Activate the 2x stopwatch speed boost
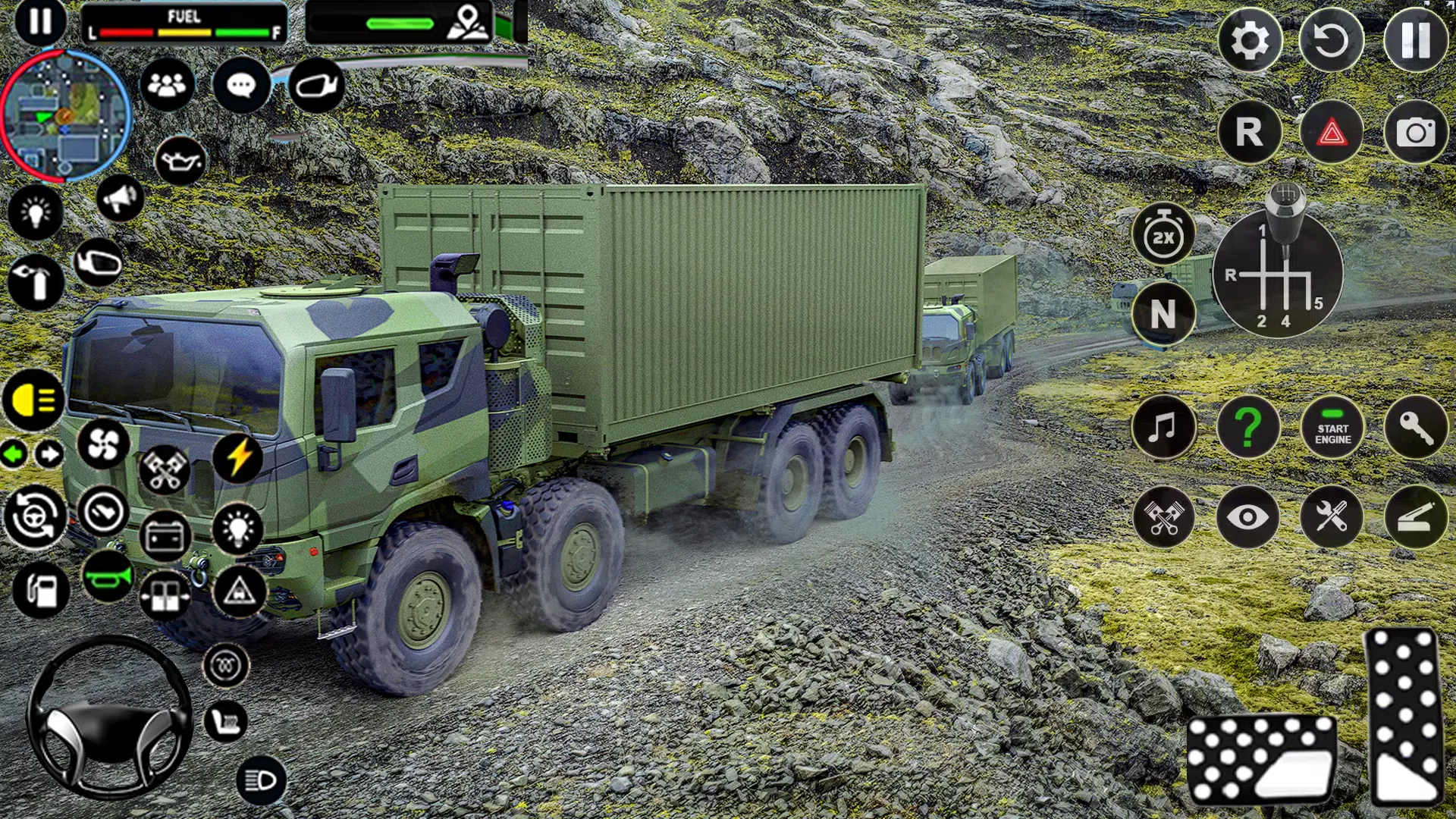 (1163, 235)
